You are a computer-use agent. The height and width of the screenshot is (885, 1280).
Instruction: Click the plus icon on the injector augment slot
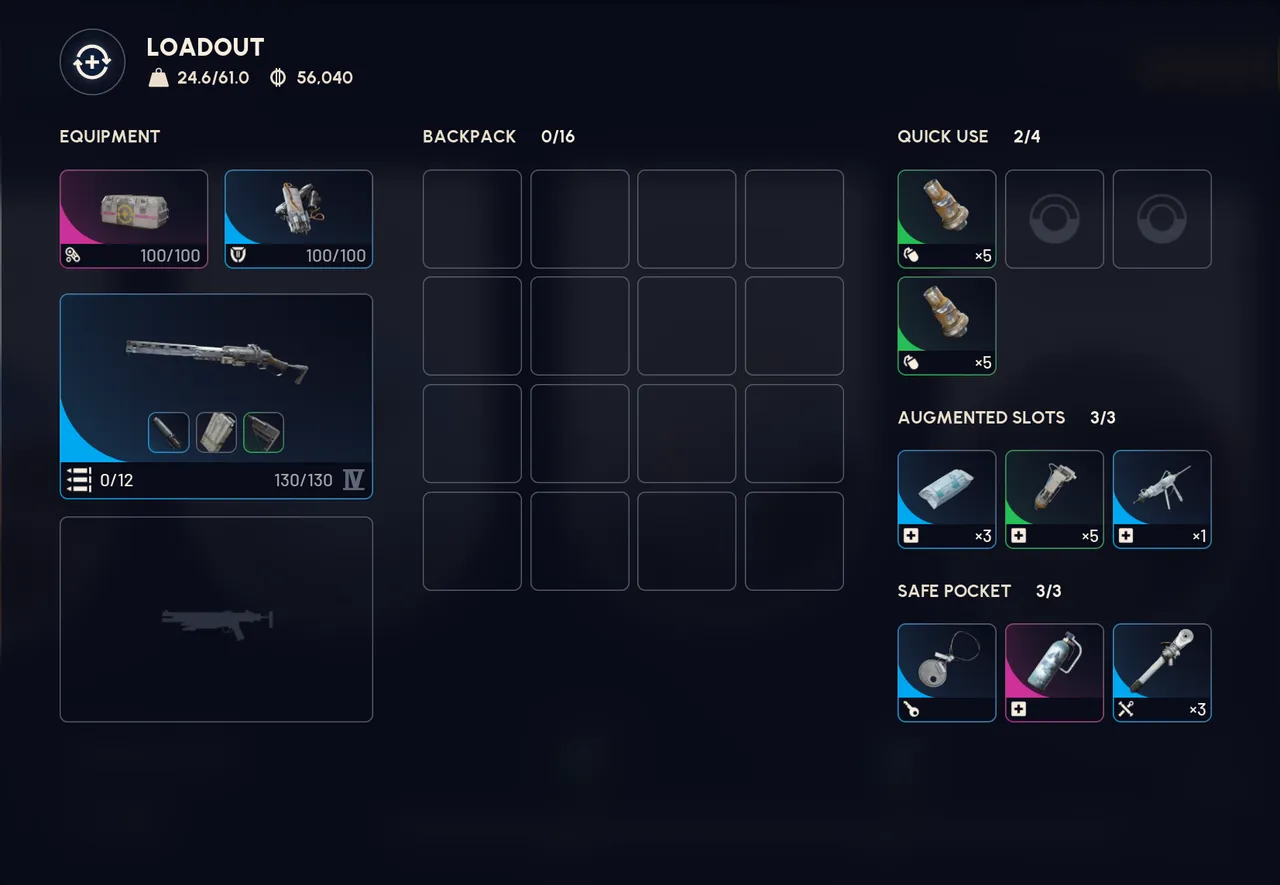[1019, 536]
